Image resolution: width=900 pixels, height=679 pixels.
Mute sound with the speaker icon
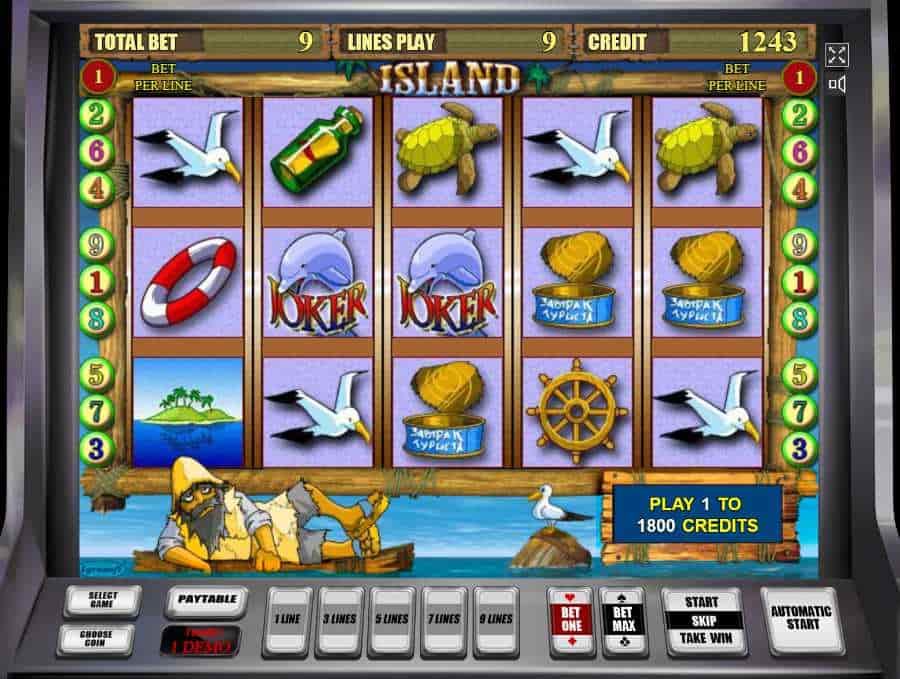point(837,84)
